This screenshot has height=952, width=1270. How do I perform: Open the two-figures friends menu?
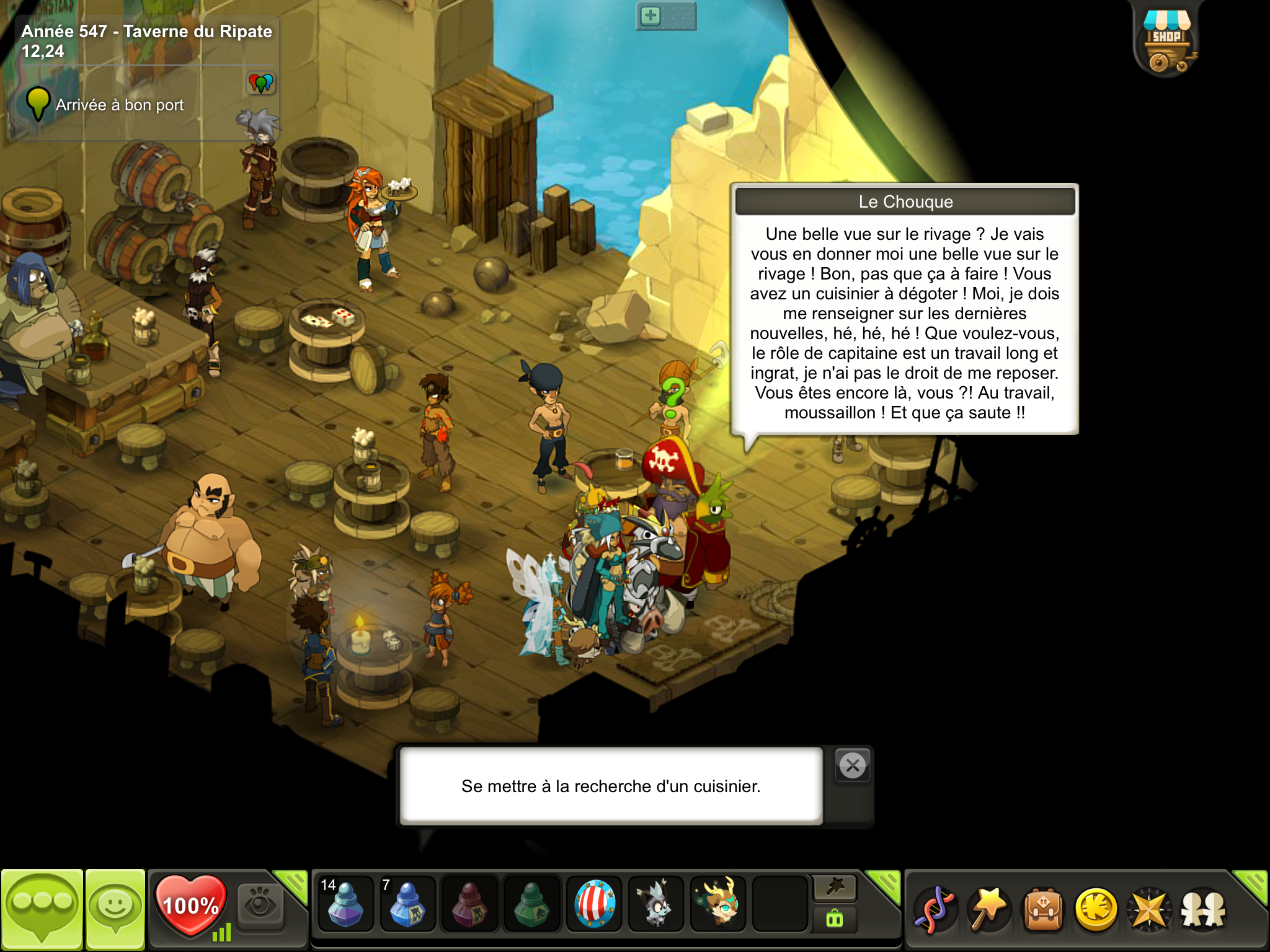coord(1203,910)
